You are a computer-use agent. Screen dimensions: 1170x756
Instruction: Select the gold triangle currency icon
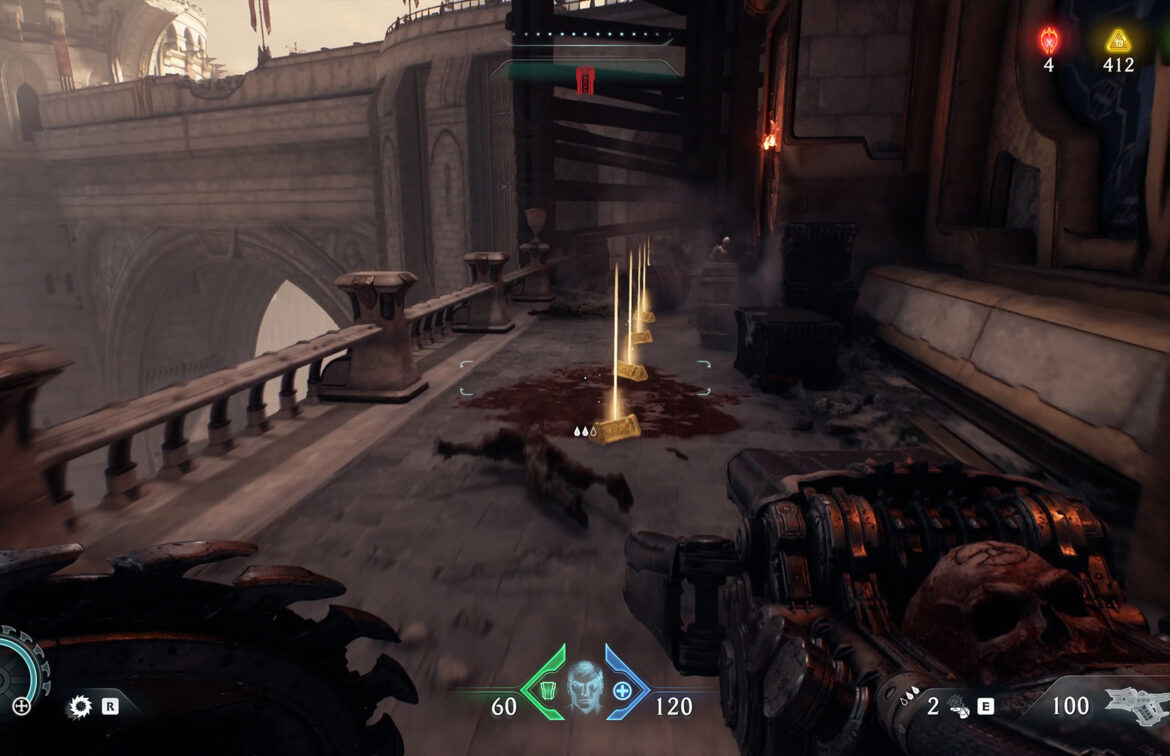[x=1118, y=41]
